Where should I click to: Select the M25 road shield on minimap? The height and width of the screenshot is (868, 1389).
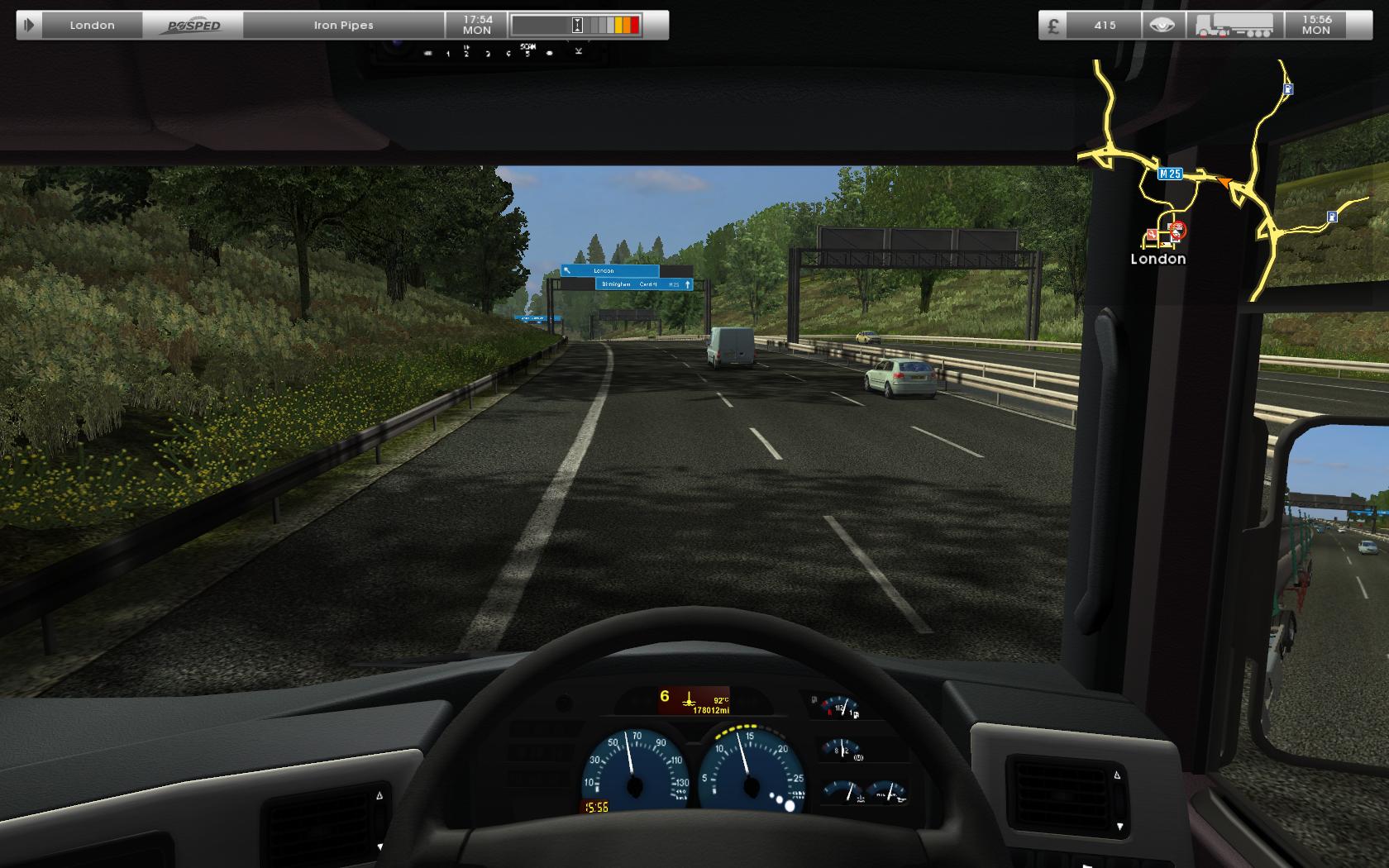click(x=1170, y=174)
